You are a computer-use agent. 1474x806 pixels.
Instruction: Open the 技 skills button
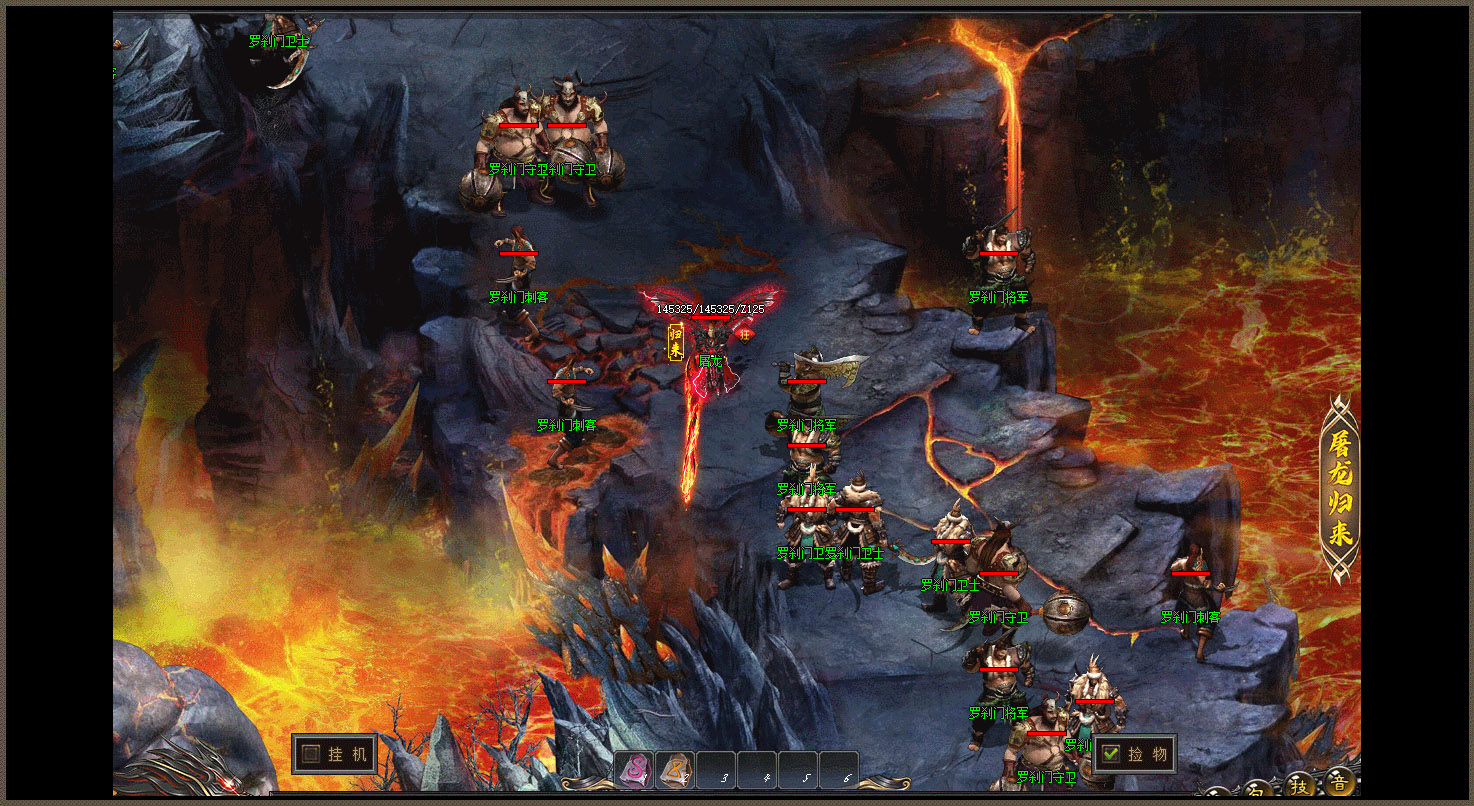(x=1299, y=784)
